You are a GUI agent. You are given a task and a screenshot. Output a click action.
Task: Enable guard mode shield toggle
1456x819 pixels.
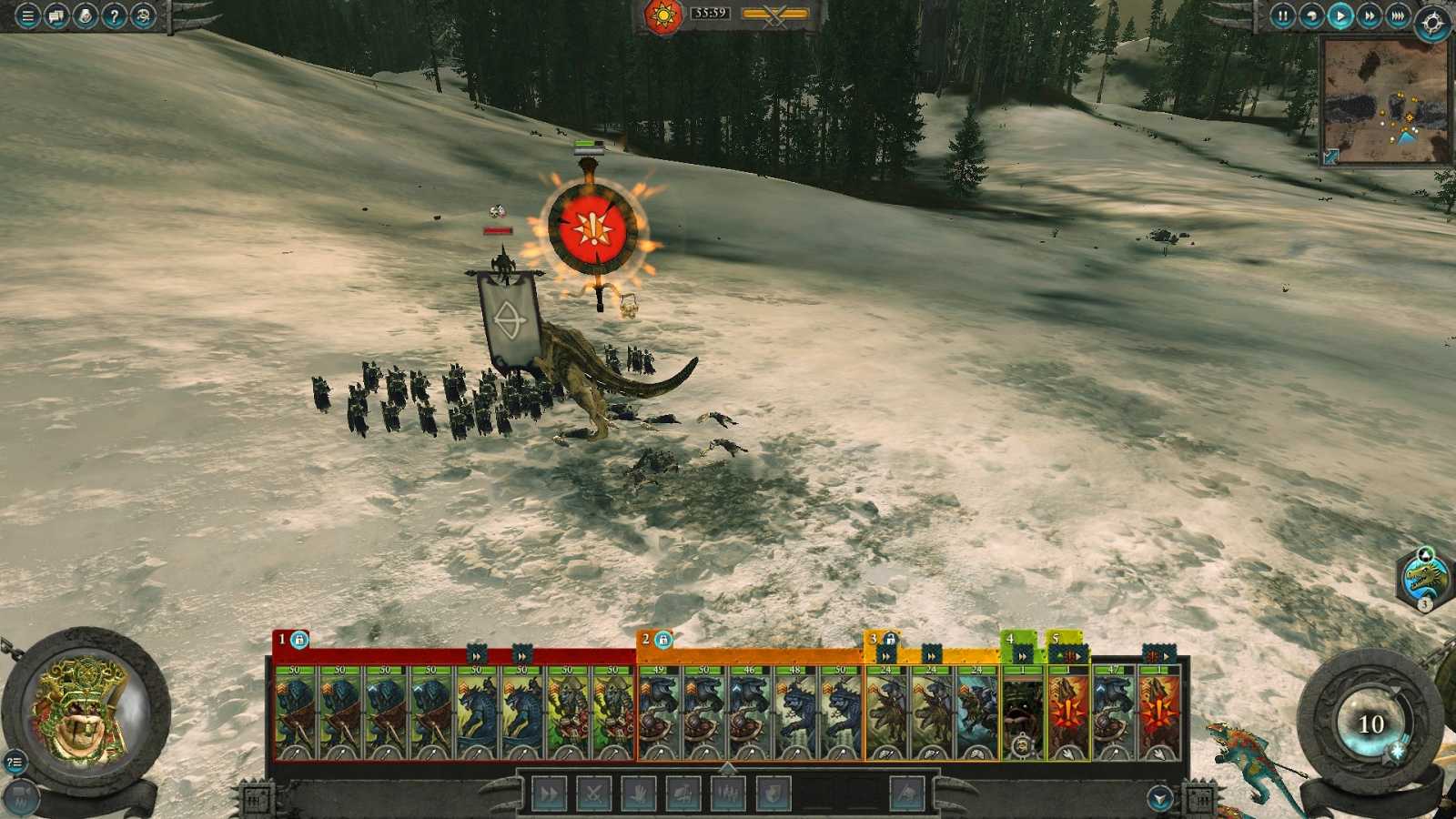coord(771,794)
